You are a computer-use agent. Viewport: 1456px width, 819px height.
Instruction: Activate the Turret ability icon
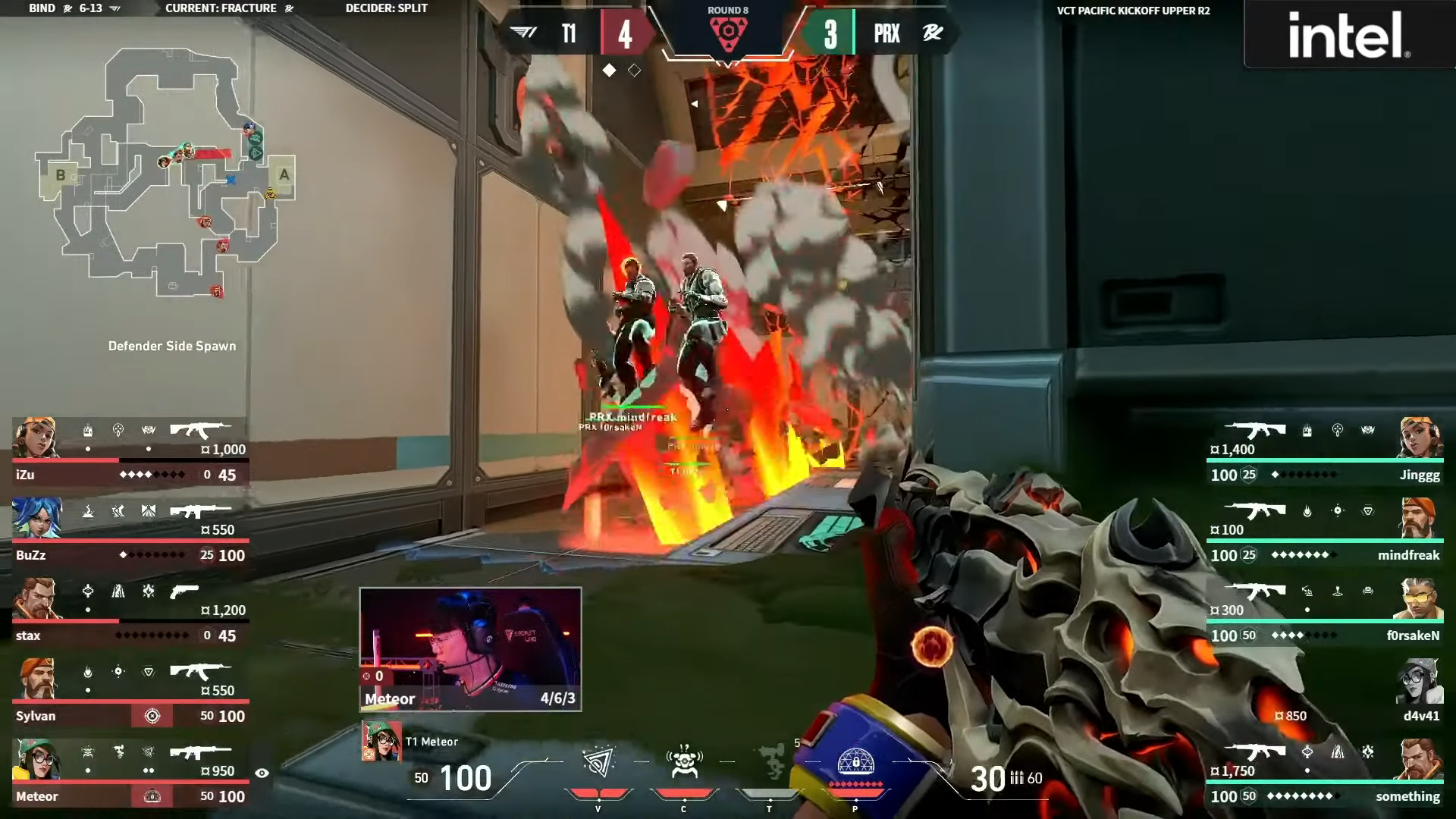(x=770, y=763)
